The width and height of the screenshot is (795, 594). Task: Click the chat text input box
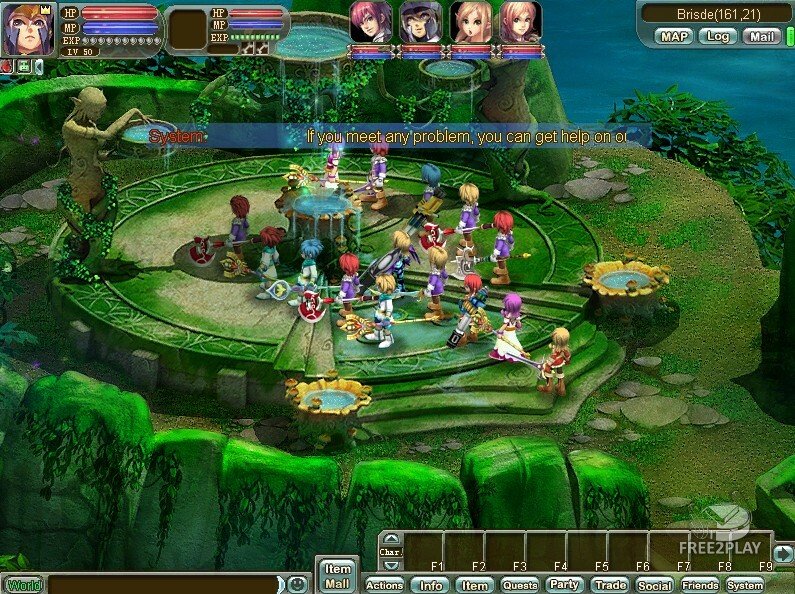coord(163,584)
